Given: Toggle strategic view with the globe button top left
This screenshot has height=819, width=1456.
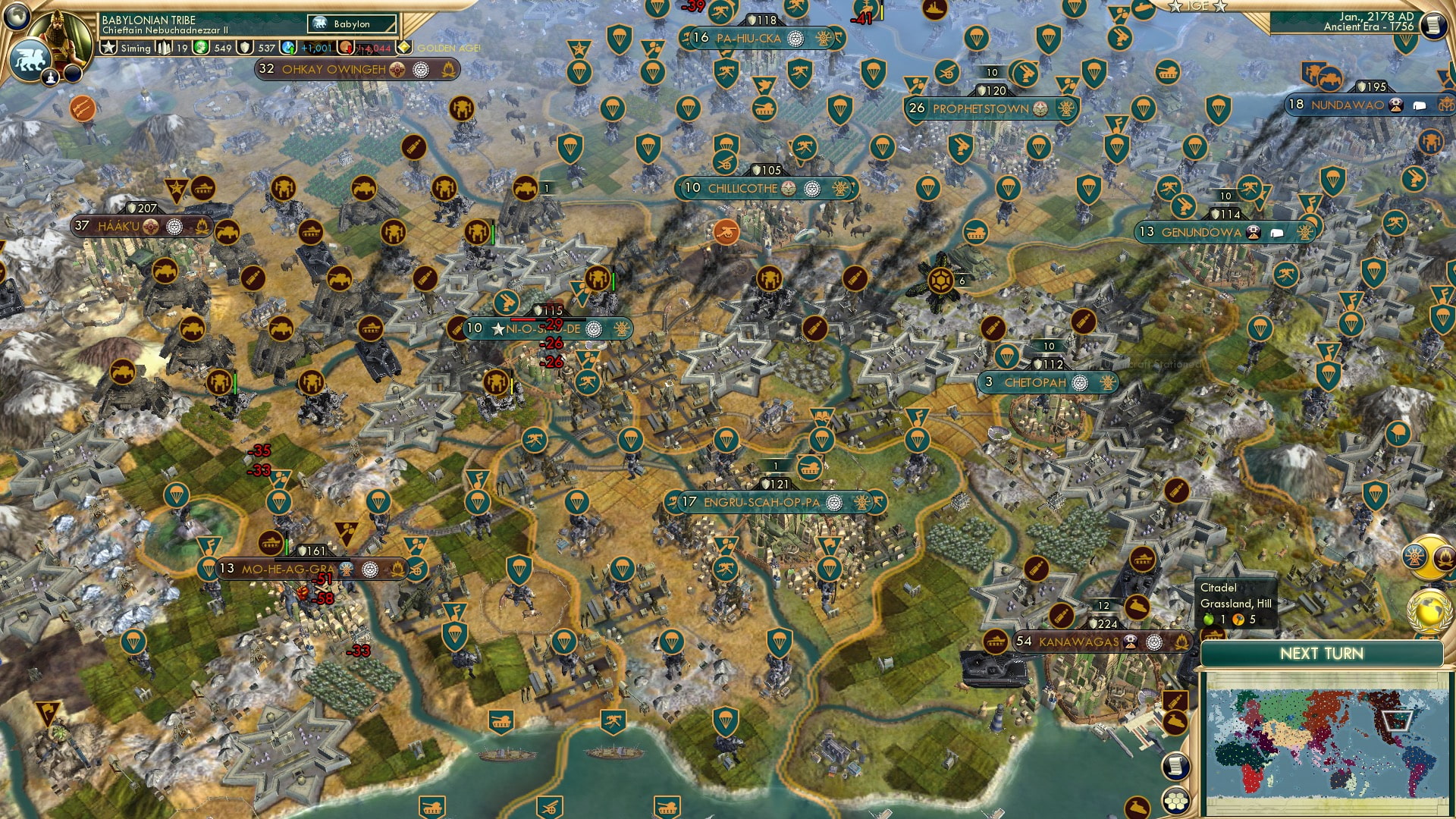Looking at the screenshot, I should click(15, 17).
